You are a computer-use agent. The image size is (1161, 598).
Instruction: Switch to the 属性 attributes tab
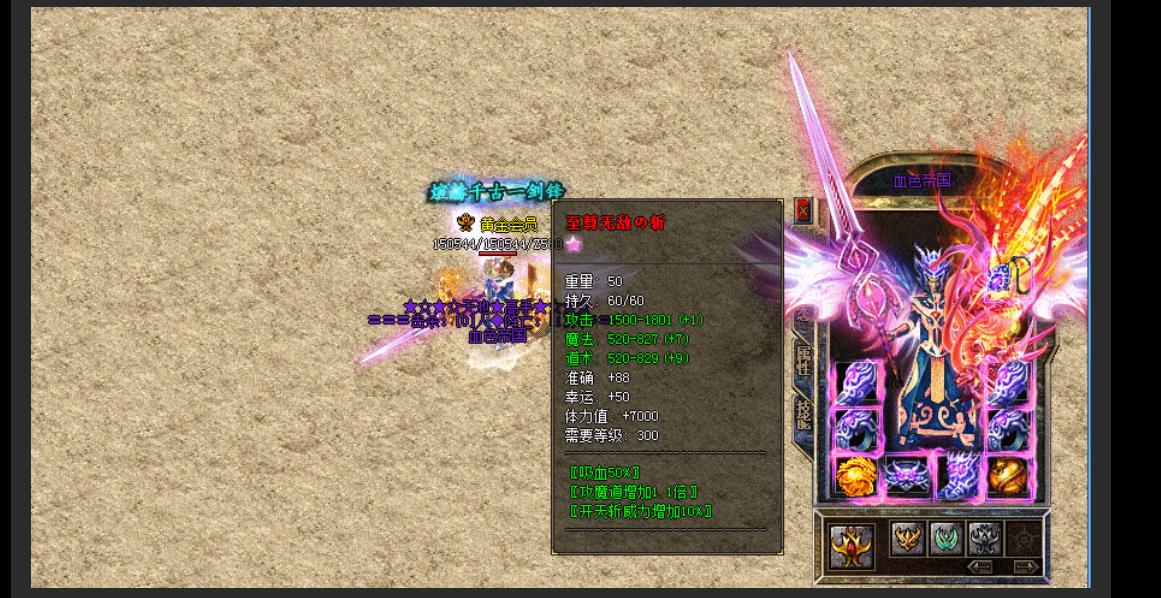(803, 358)
